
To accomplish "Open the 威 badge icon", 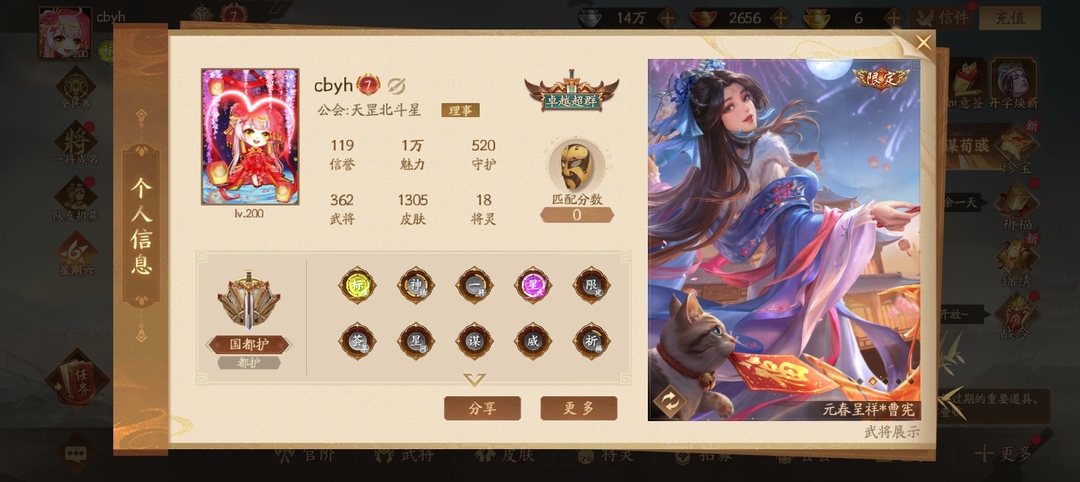I will click(533, 341).
